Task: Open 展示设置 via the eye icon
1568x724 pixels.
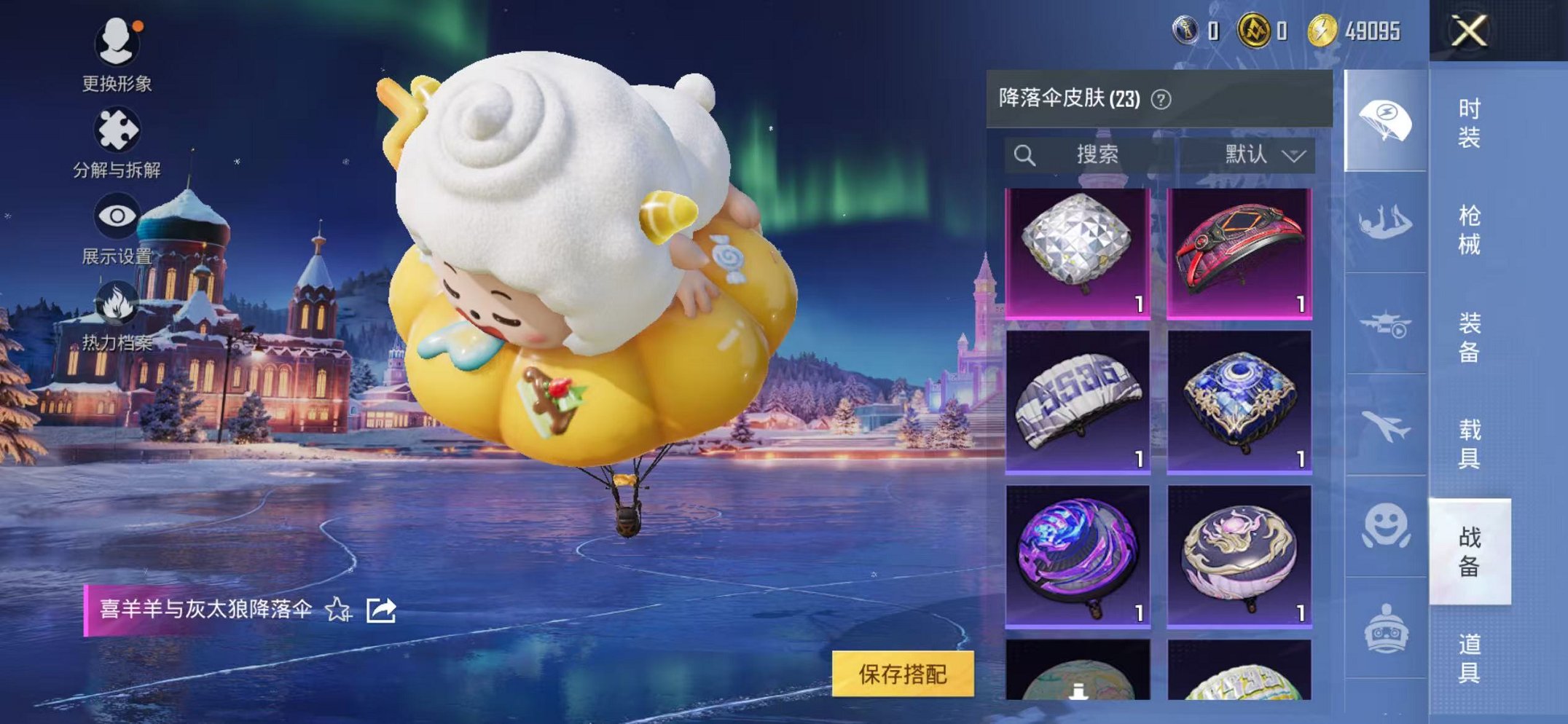Action: coord(117,215)
